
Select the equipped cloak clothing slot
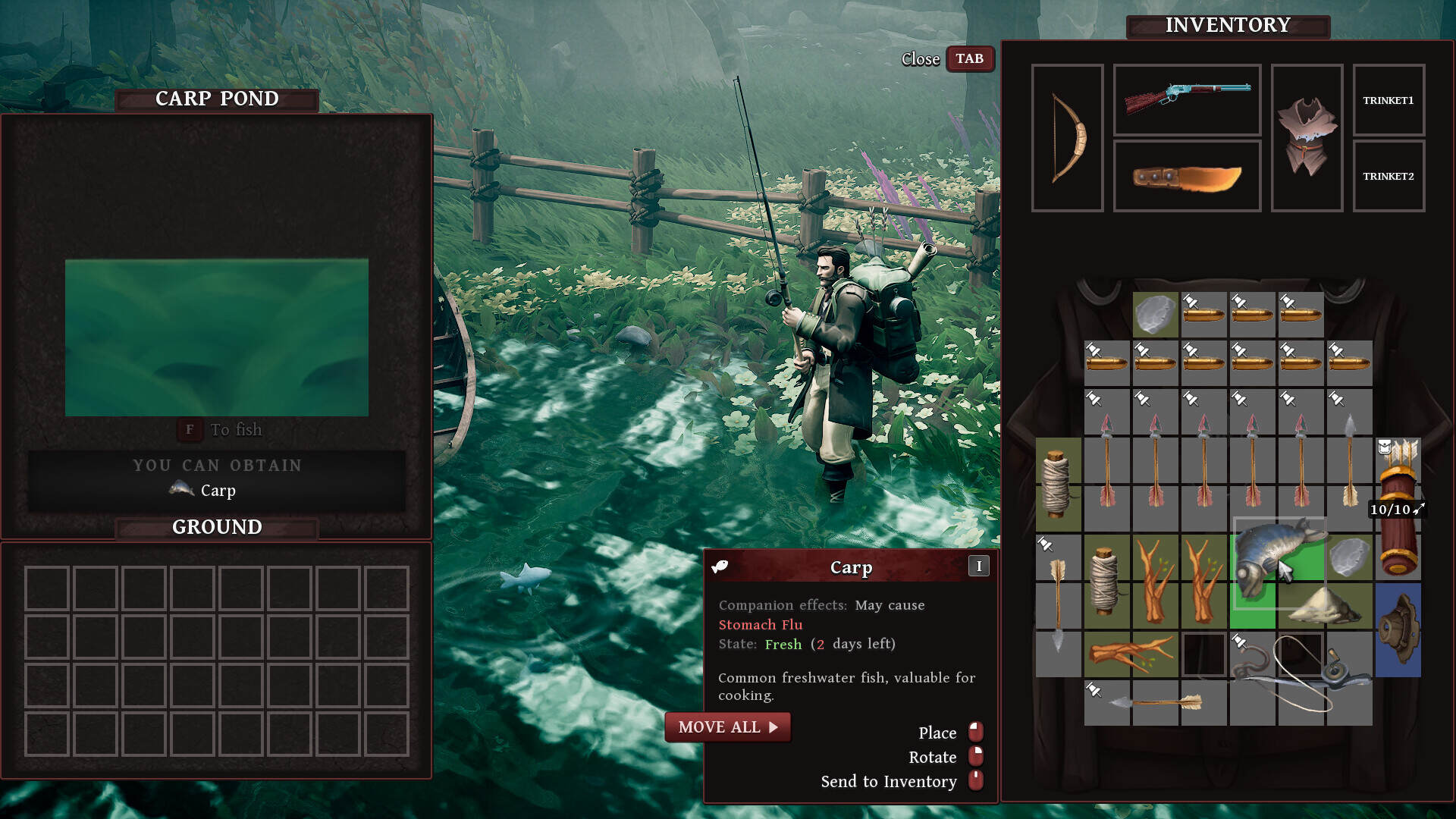point(1307,138)
